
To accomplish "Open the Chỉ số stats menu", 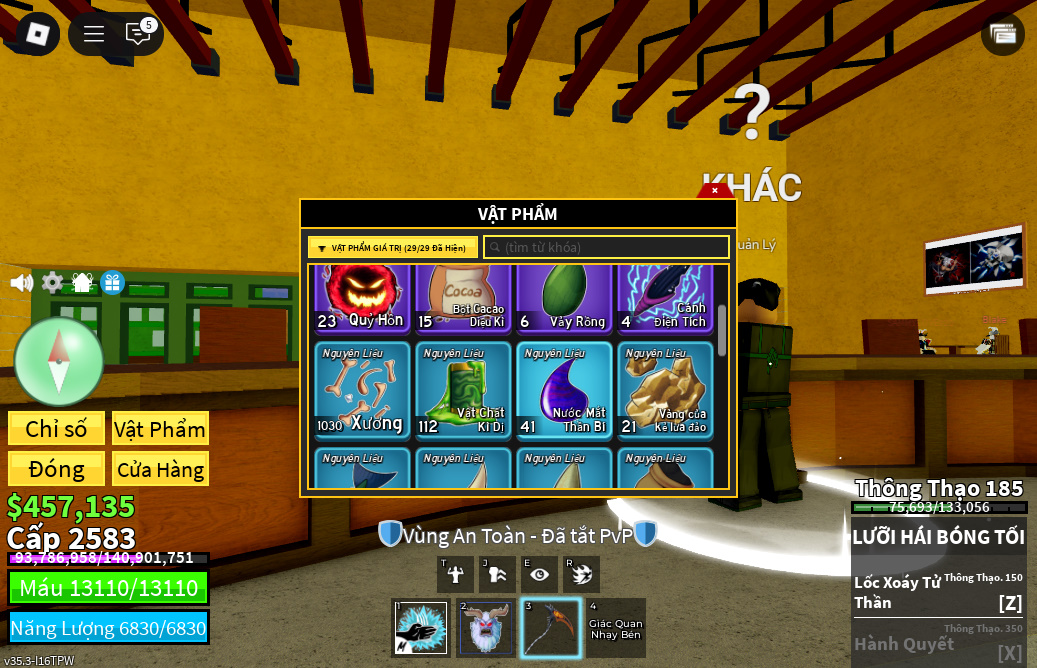I will [56, 429].
